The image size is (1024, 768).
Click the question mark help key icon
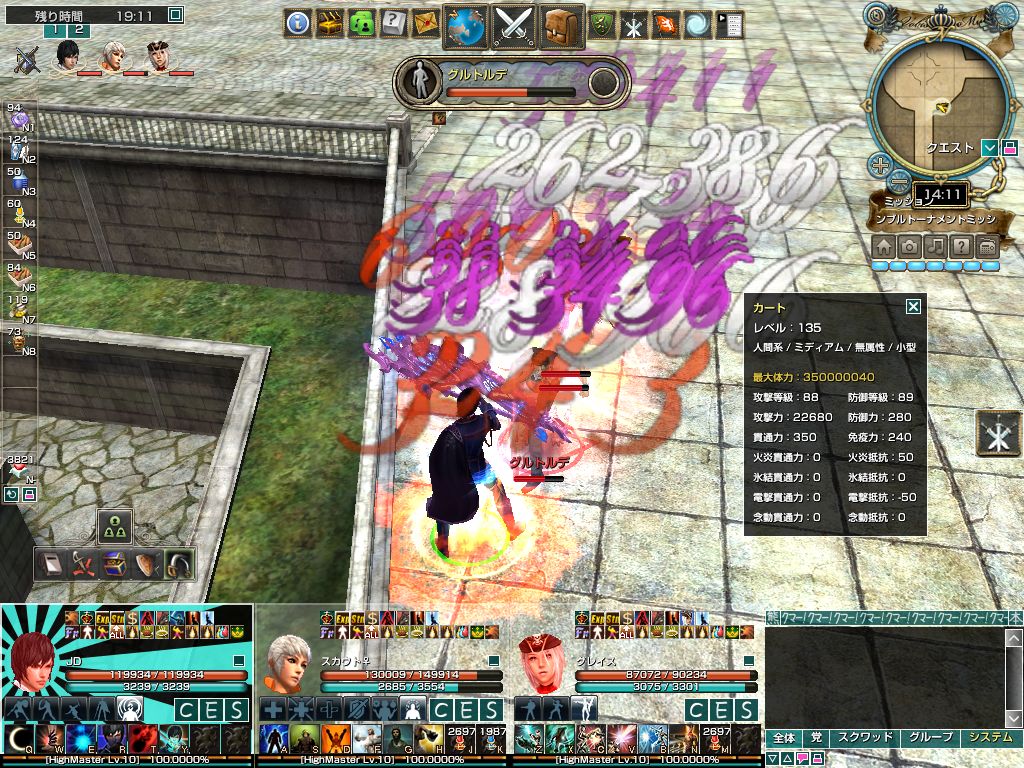[394, 23]
